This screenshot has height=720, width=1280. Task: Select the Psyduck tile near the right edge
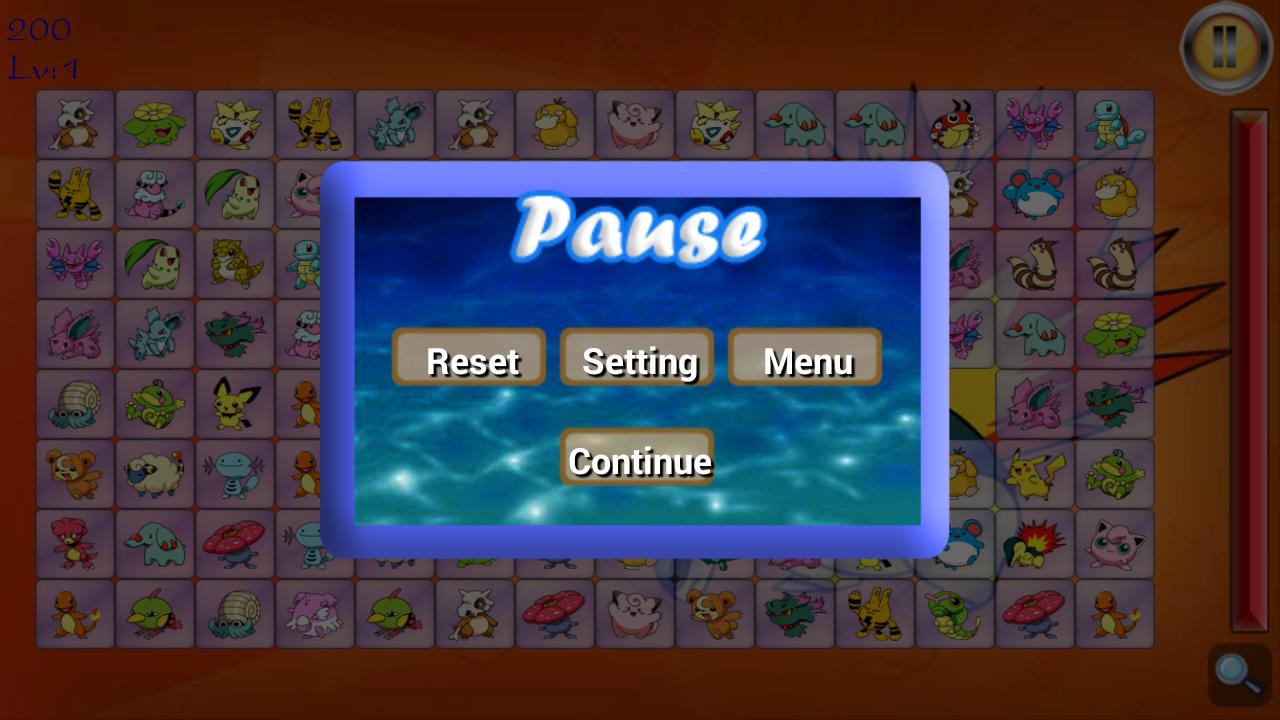coord(1115,194)
